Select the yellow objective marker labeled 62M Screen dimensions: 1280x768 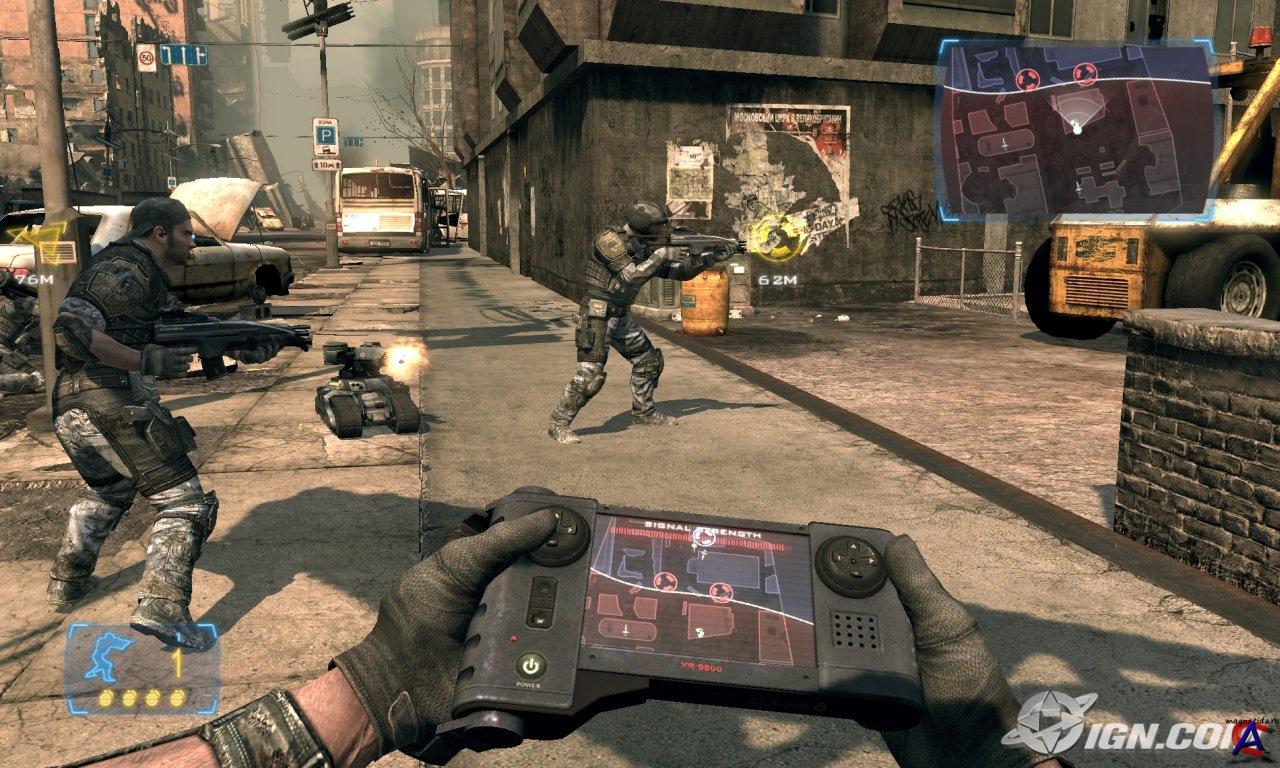(x=779, y=238)
